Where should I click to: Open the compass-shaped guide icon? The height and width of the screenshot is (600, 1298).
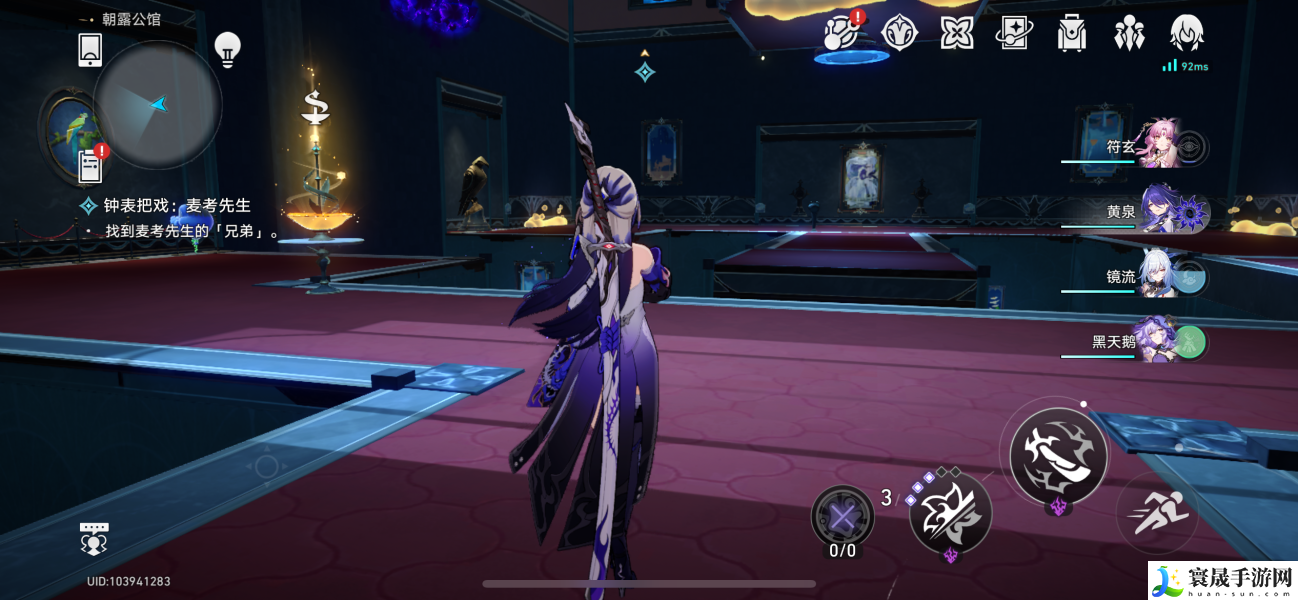[x=899, y=33]
